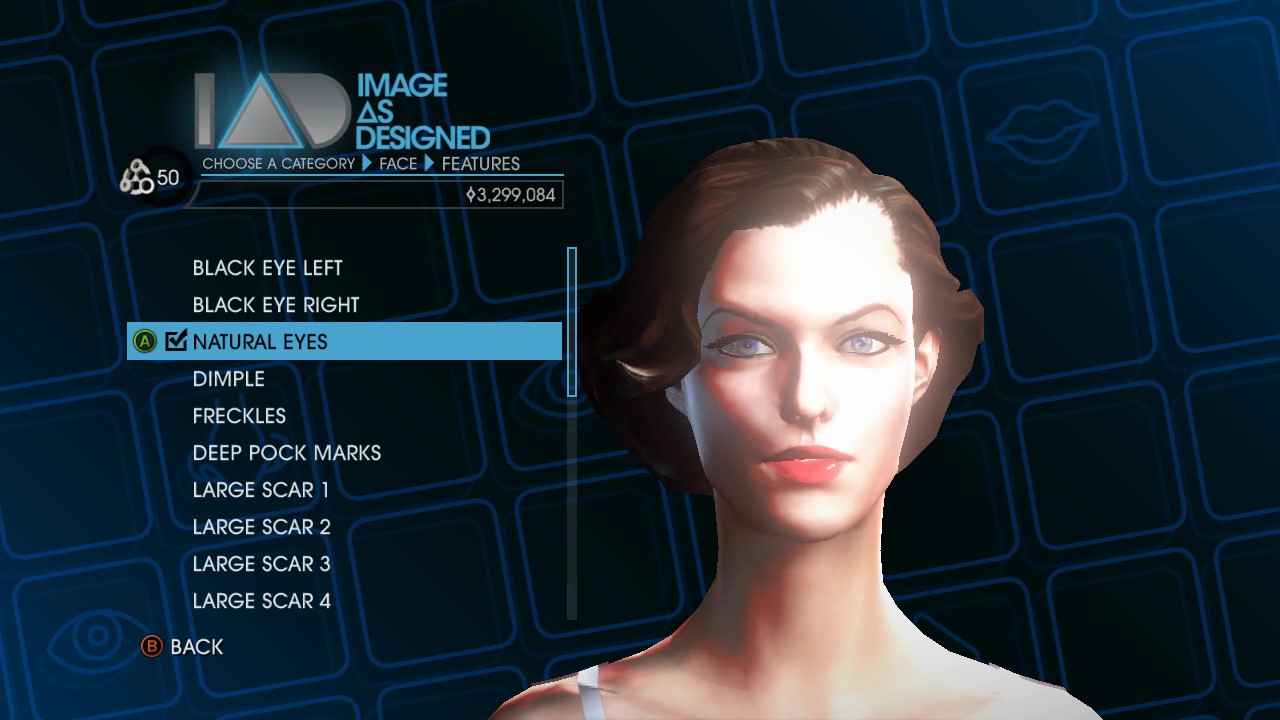Screen dimensions: 1280x720
Task: Click the features list scrollbar
Action: [x=572, y=322]
